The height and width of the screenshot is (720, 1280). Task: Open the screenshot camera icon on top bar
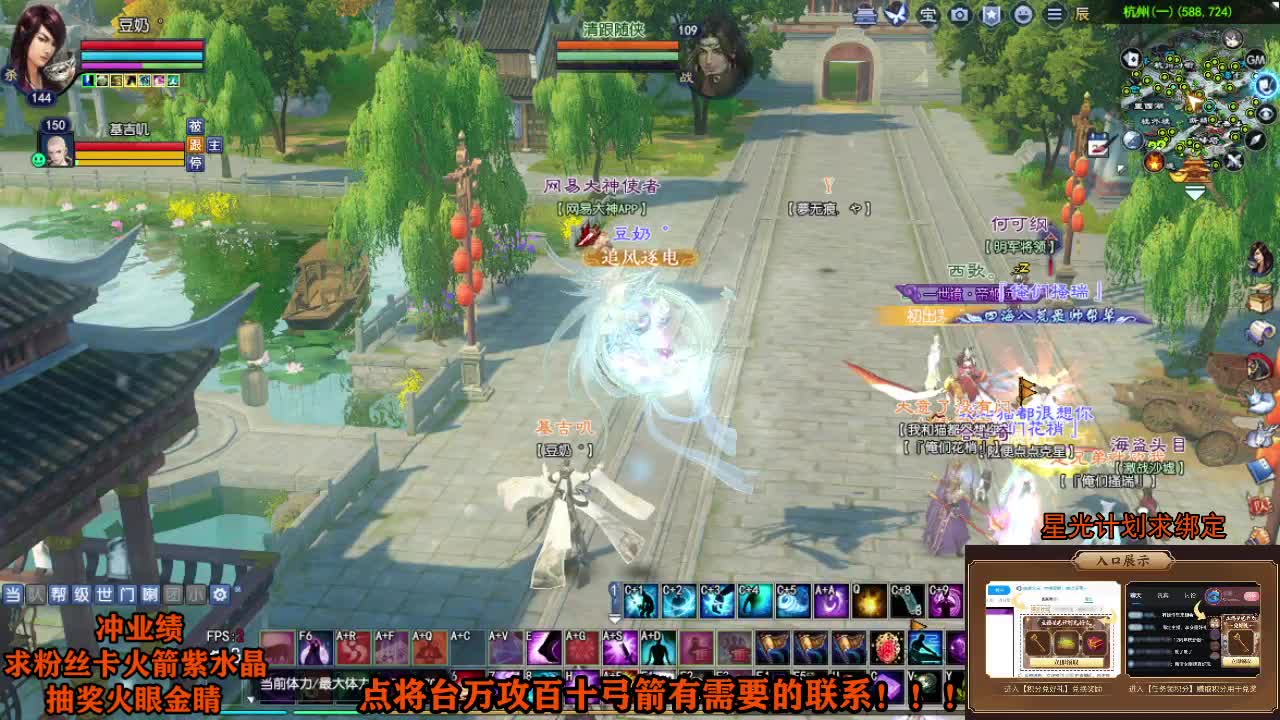click(958, 14)
